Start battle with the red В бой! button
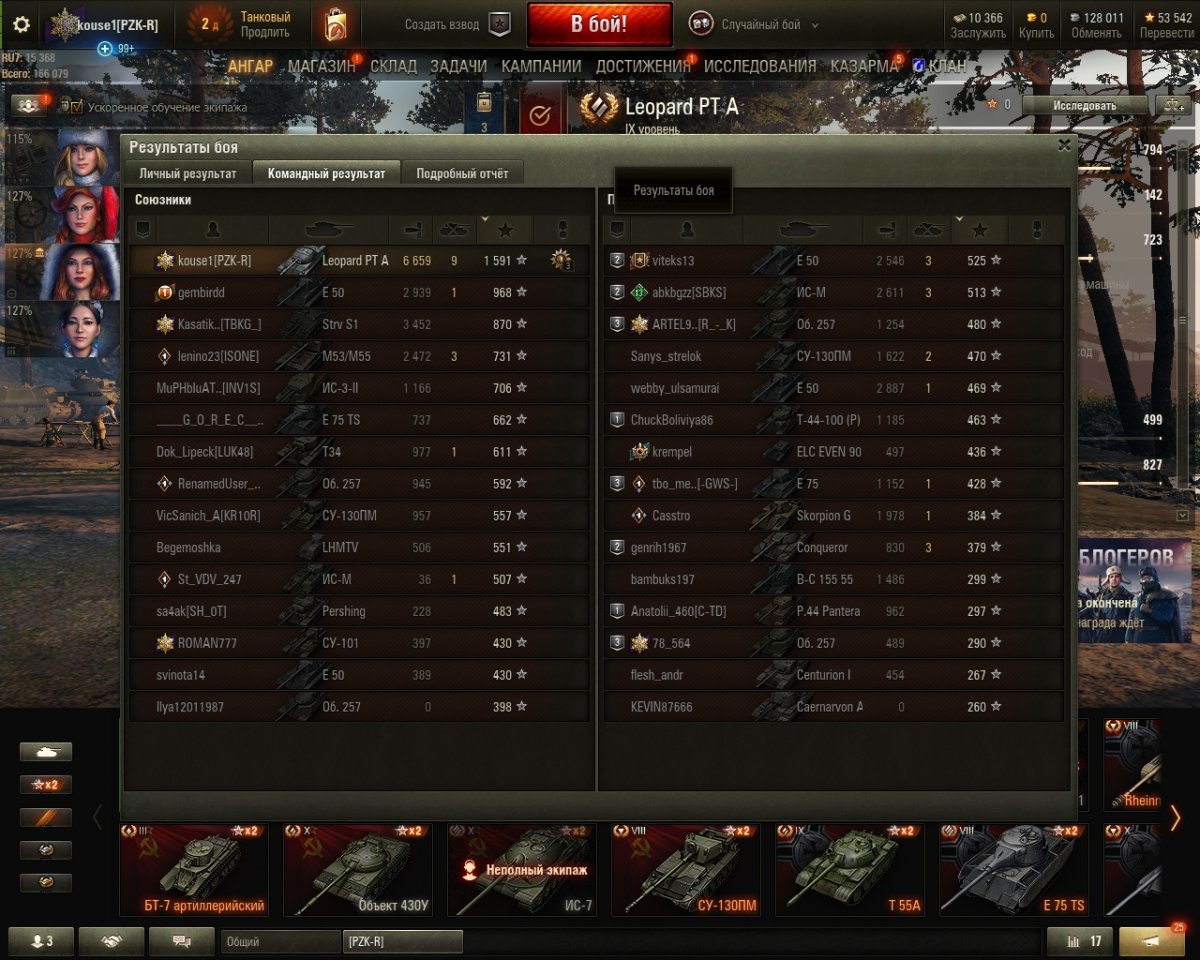This screenshot has height=960, width=1200. point(599,24)
